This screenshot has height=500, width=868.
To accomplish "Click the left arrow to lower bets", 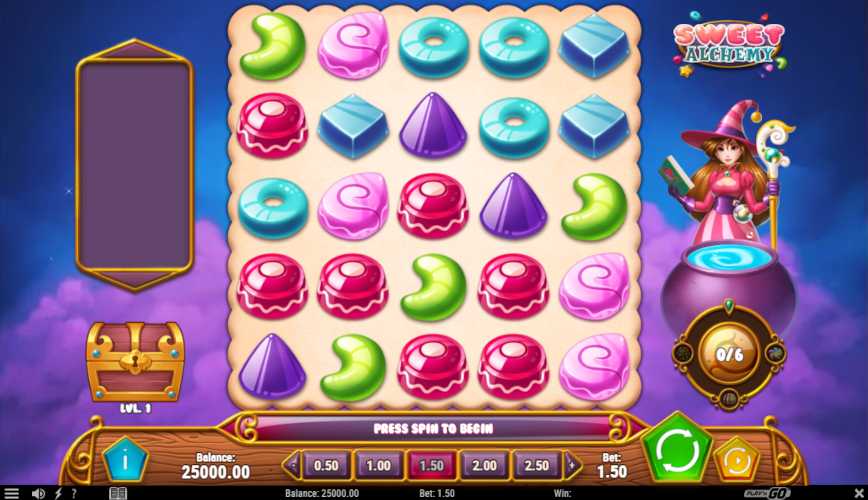I will click(x=293, y=465).
